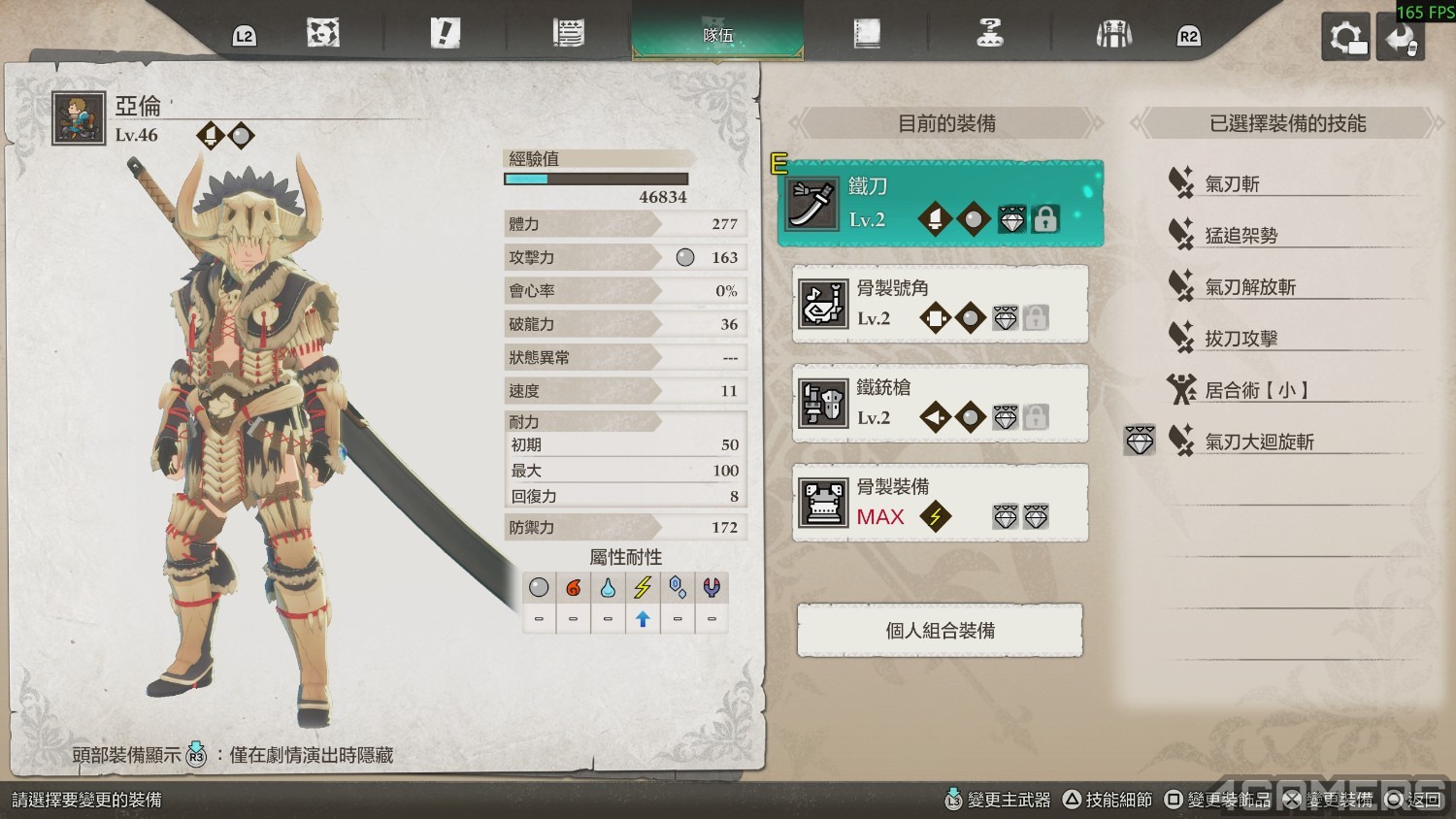
Task: View the 氣刃斬 skill
Action: [x=1232, y=183]
